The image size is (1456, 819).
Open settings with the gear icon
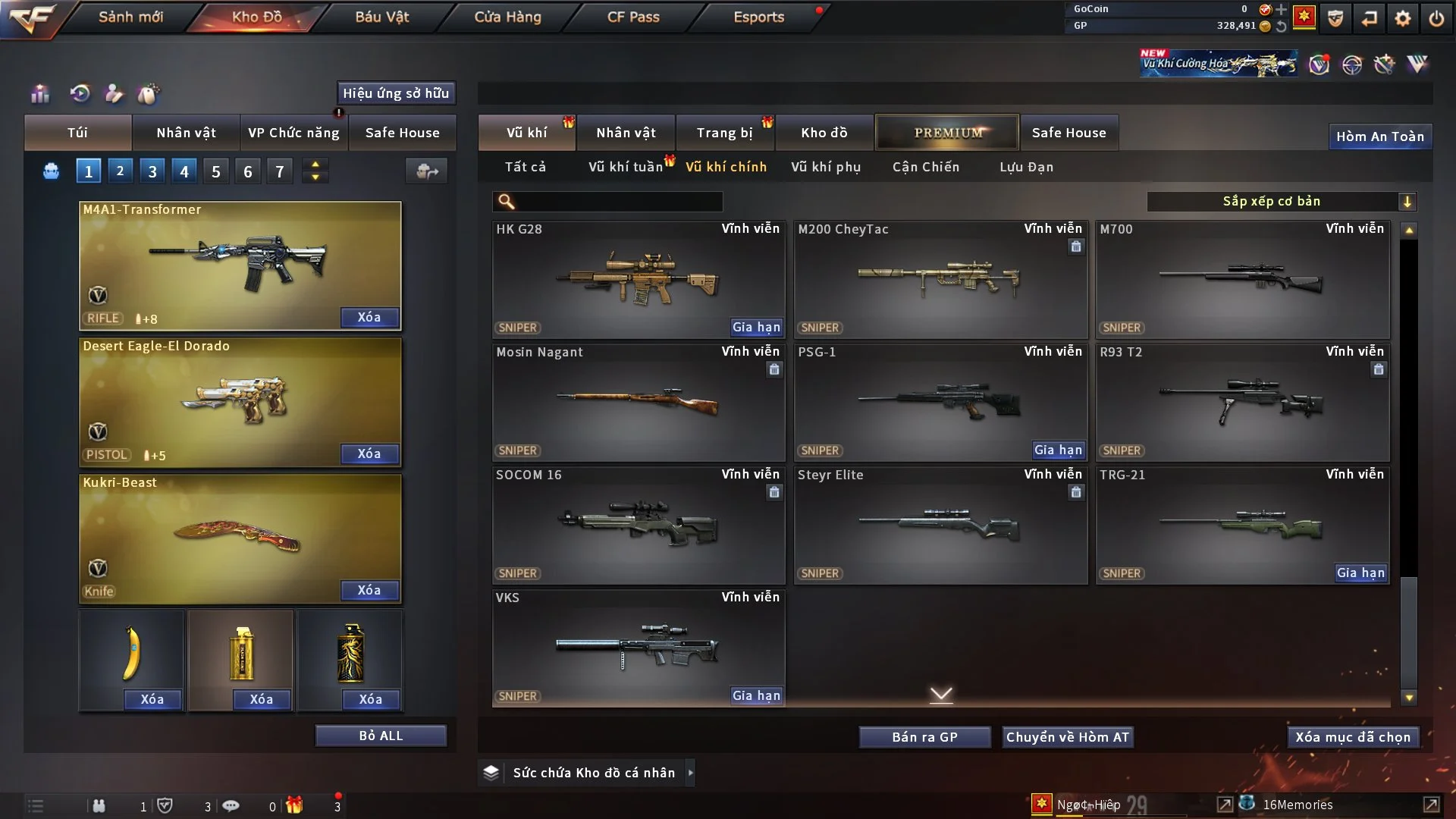1402,18
